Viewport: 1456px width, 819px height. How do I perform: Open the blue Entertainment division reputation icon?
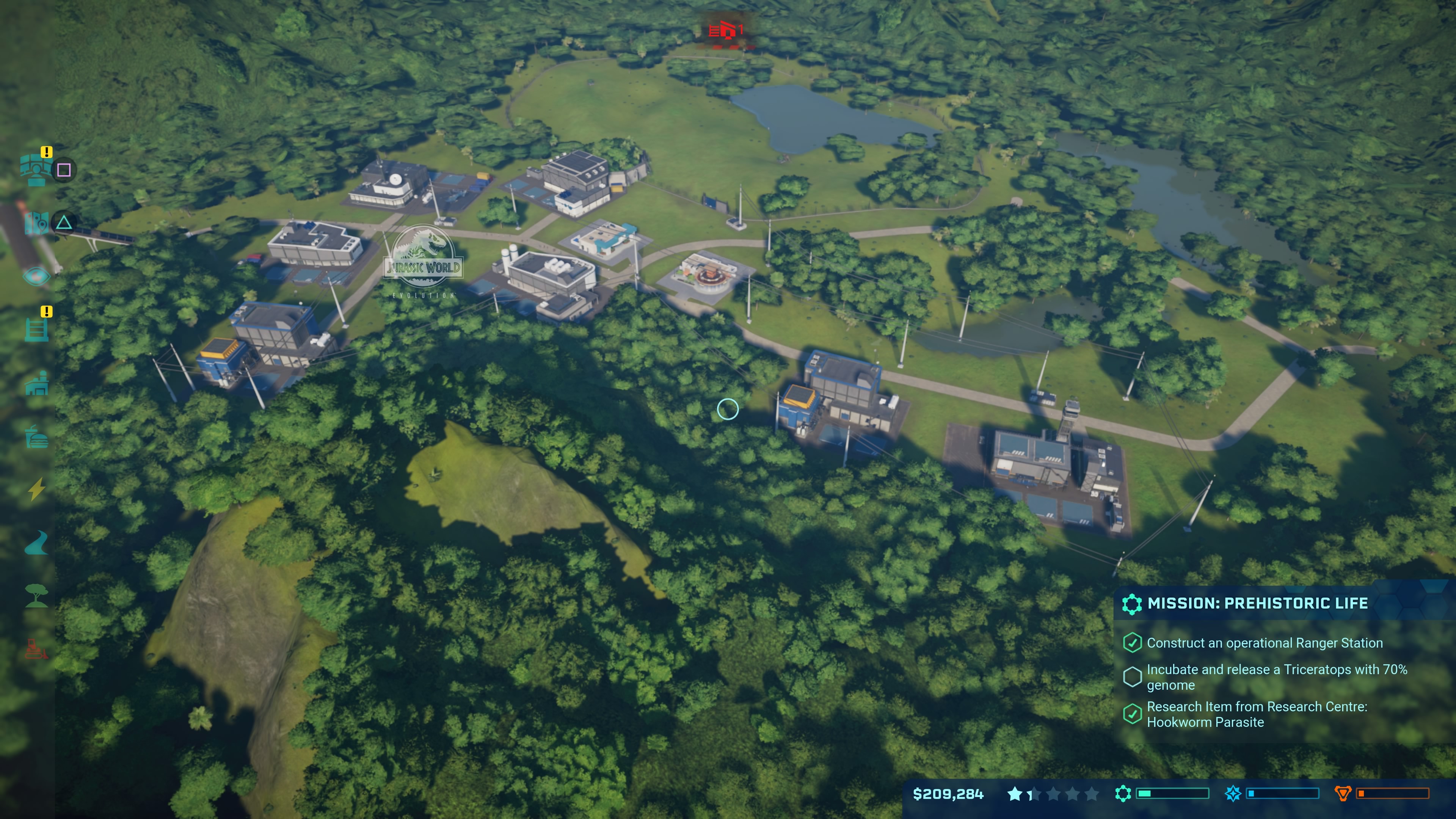[x=1233, y=794]
